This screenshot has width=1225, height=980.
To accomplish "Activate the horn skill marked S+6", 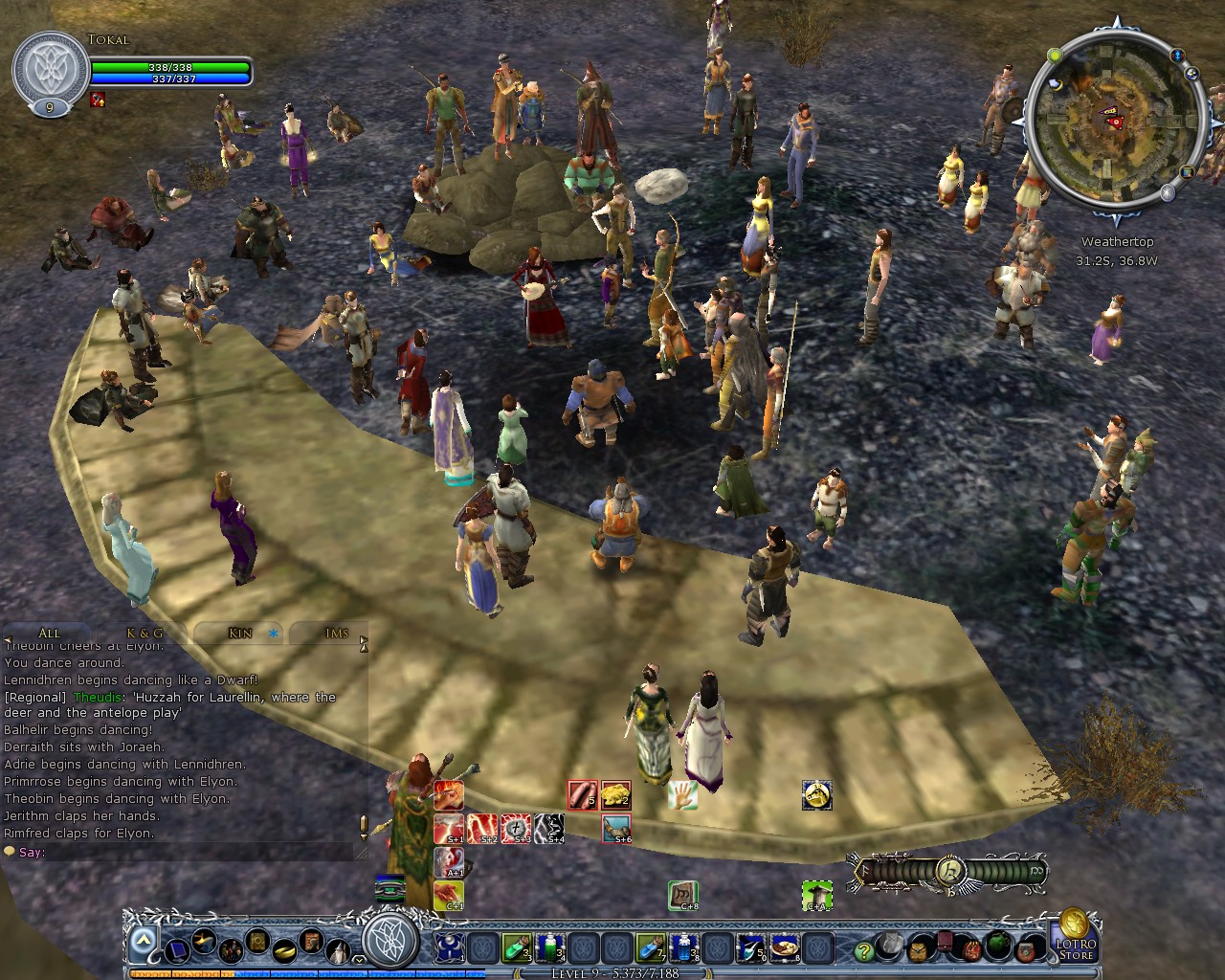I will [x=618, y=830].
